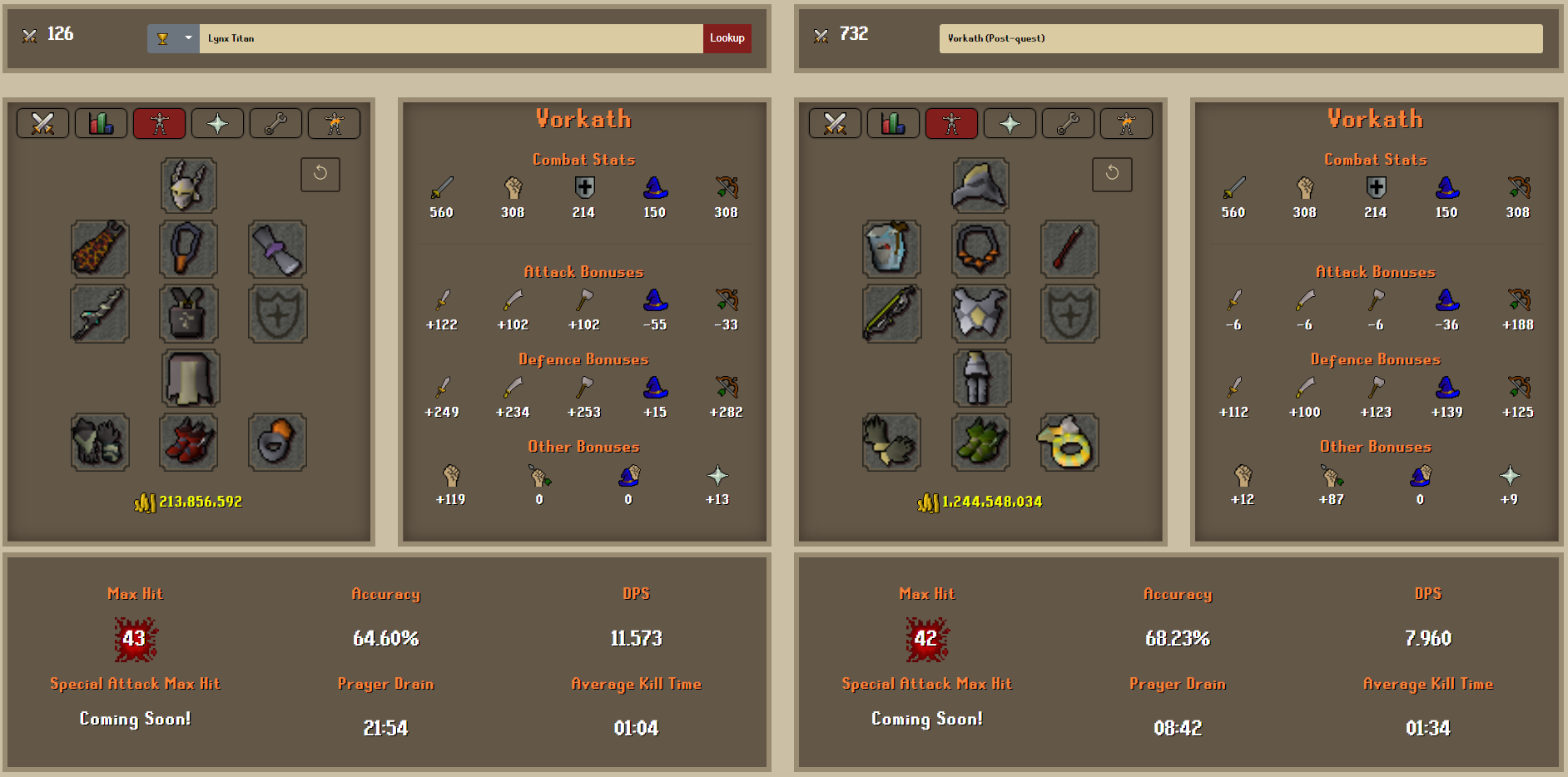Select the armadyl chestplate body slot
The image size is (1568, 777).
click(980, 314)
